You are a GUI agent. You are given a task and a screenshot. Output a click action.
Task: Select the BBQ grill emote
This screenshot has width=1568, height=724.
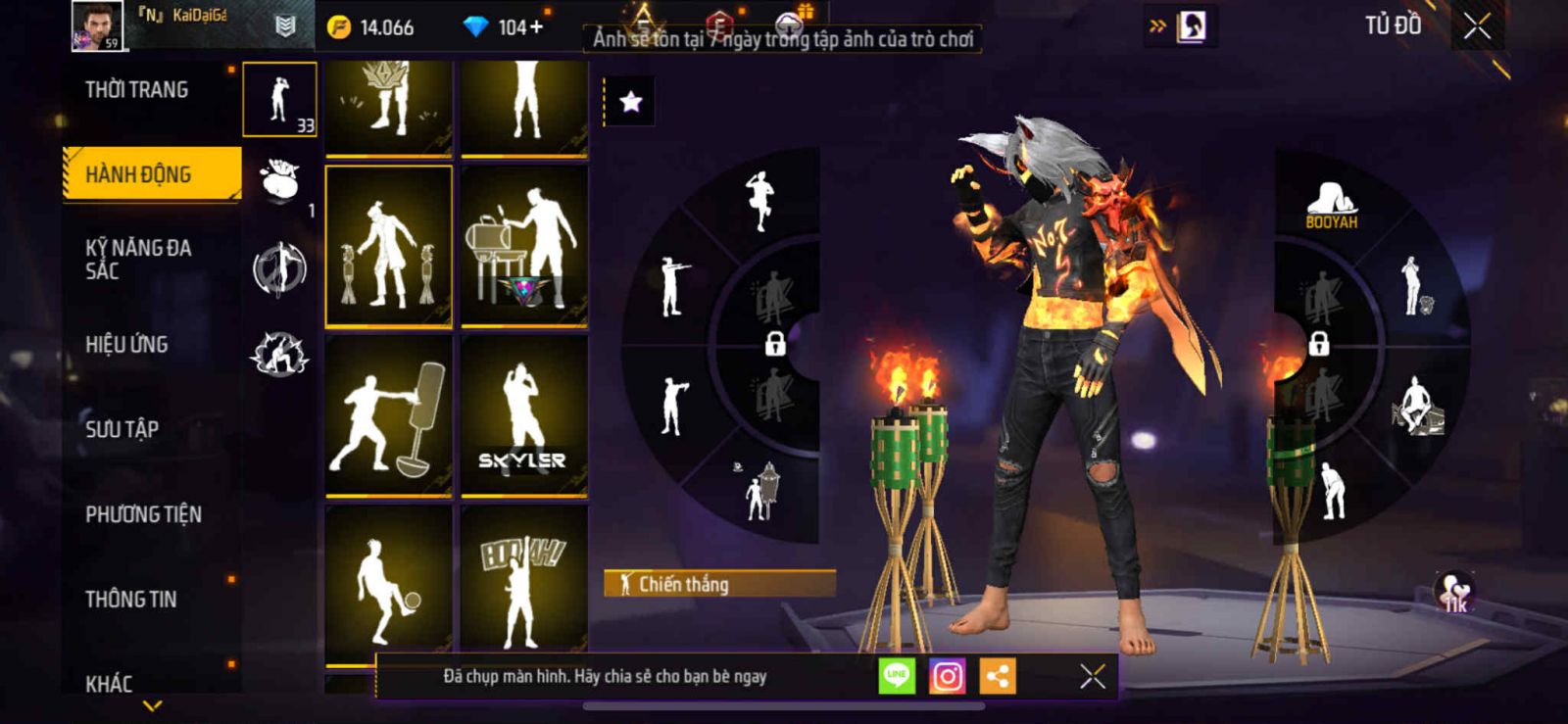(x=523, y=246)
